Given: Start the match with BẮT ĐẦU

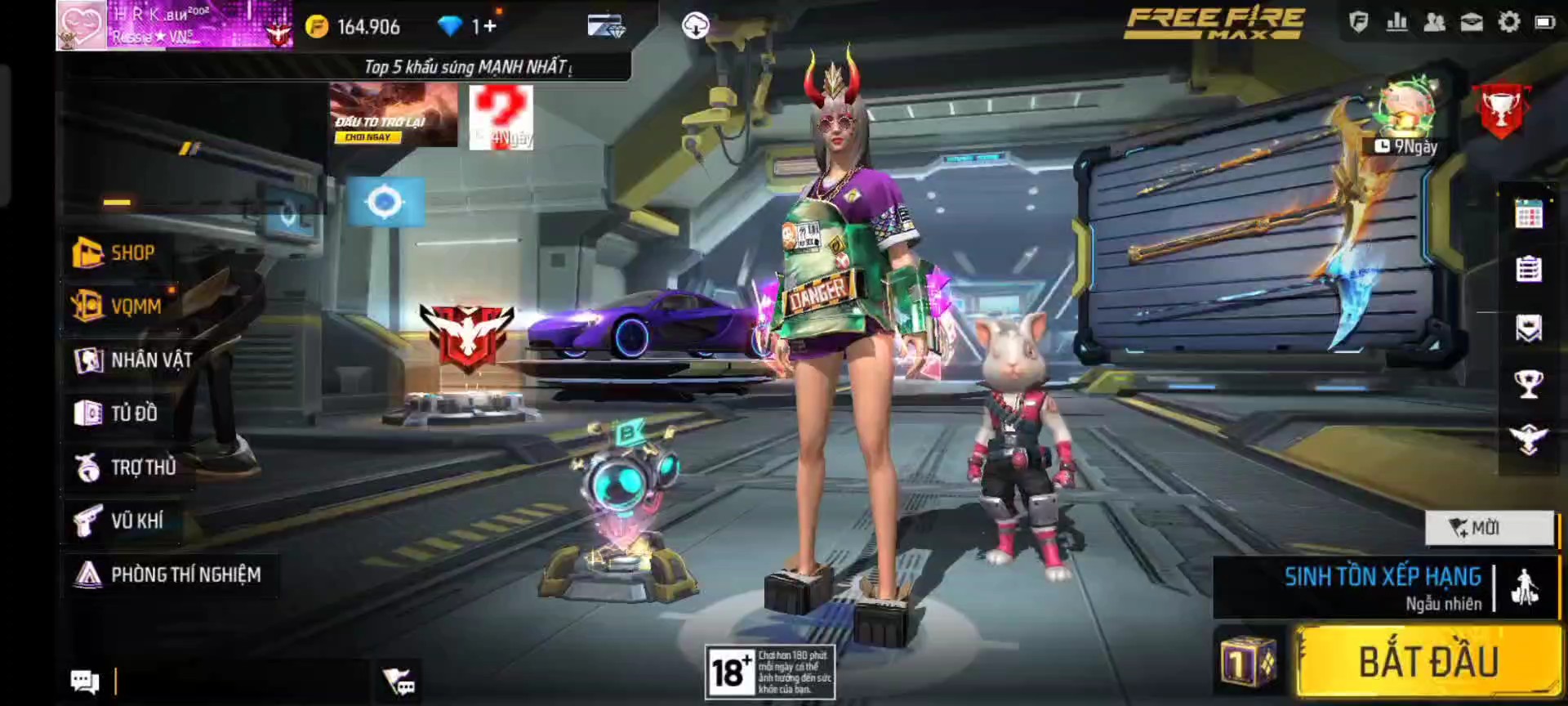Looking at the screenshot, I should 1428,661.
